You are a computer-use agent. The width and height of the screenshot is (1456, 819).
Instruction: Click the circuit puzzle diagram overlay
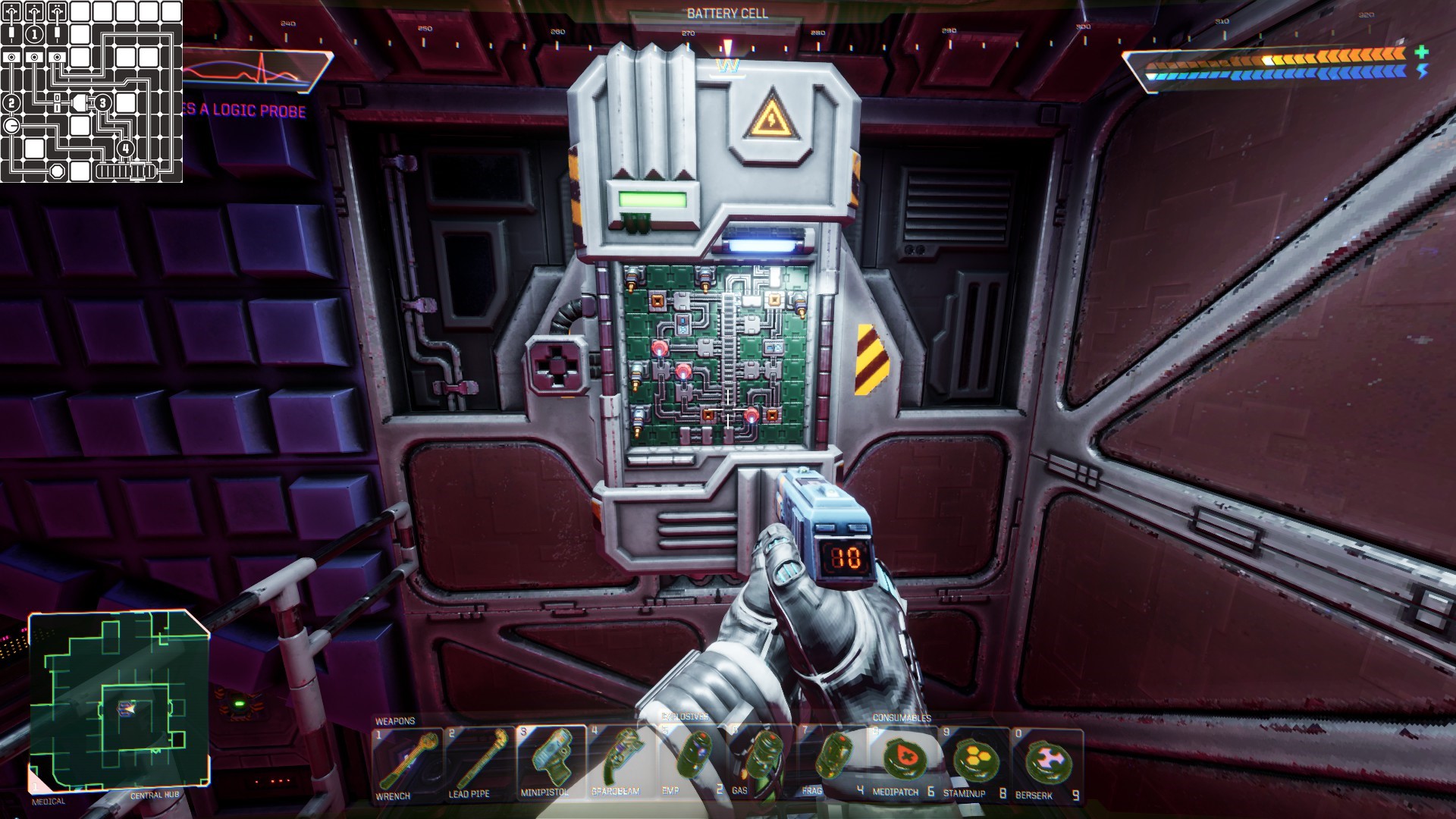pyautogui.click(x=91, y=91)
